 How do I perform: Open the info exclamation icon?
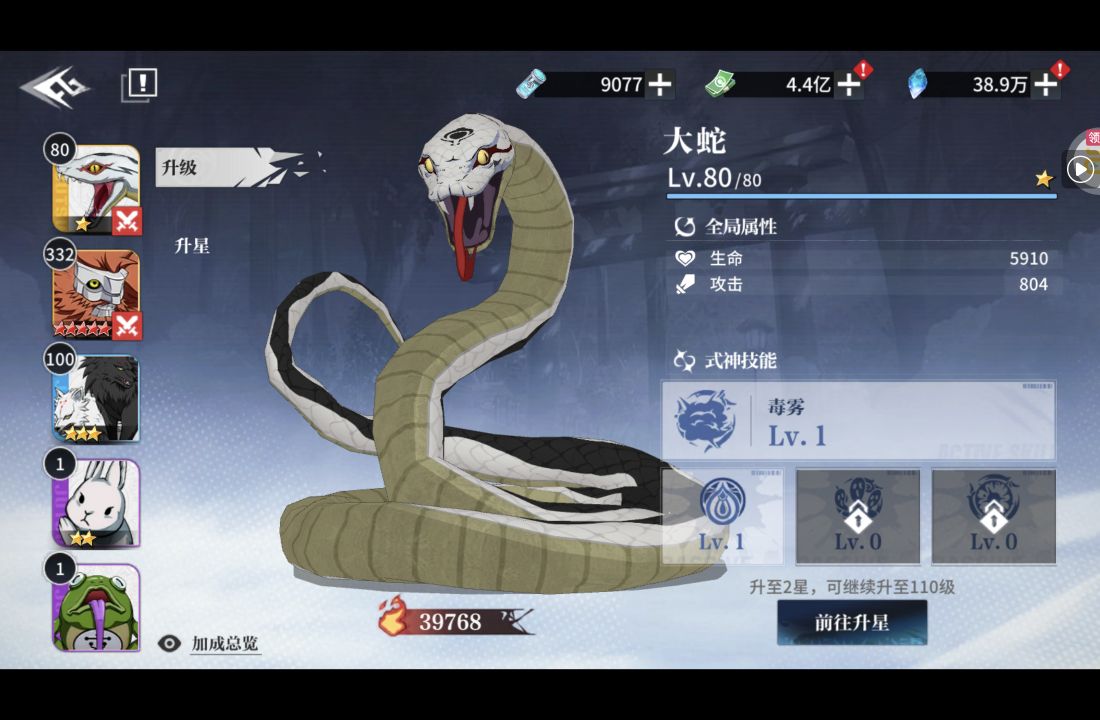click(x=141, y=84)
